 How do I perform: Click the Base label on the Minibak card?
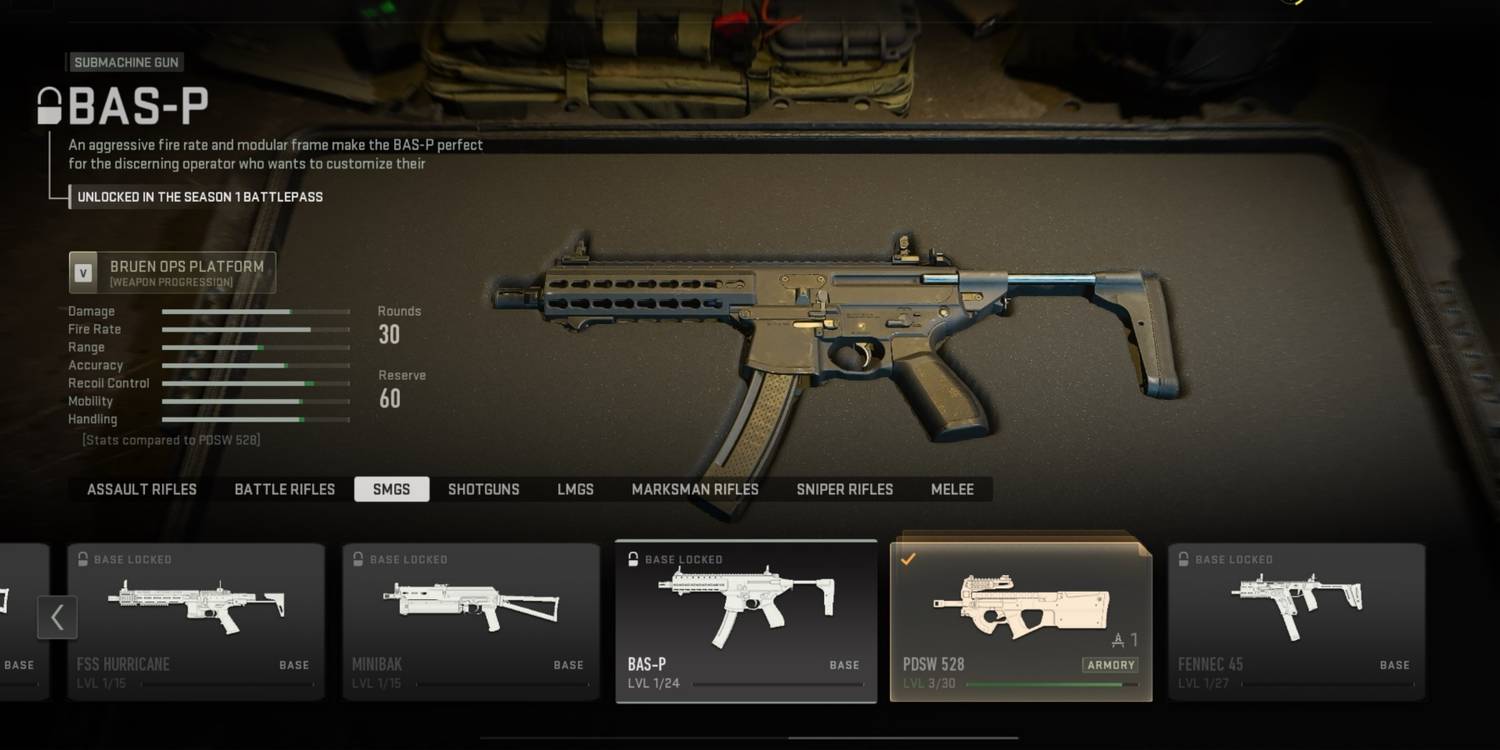[x=568, y=665]
